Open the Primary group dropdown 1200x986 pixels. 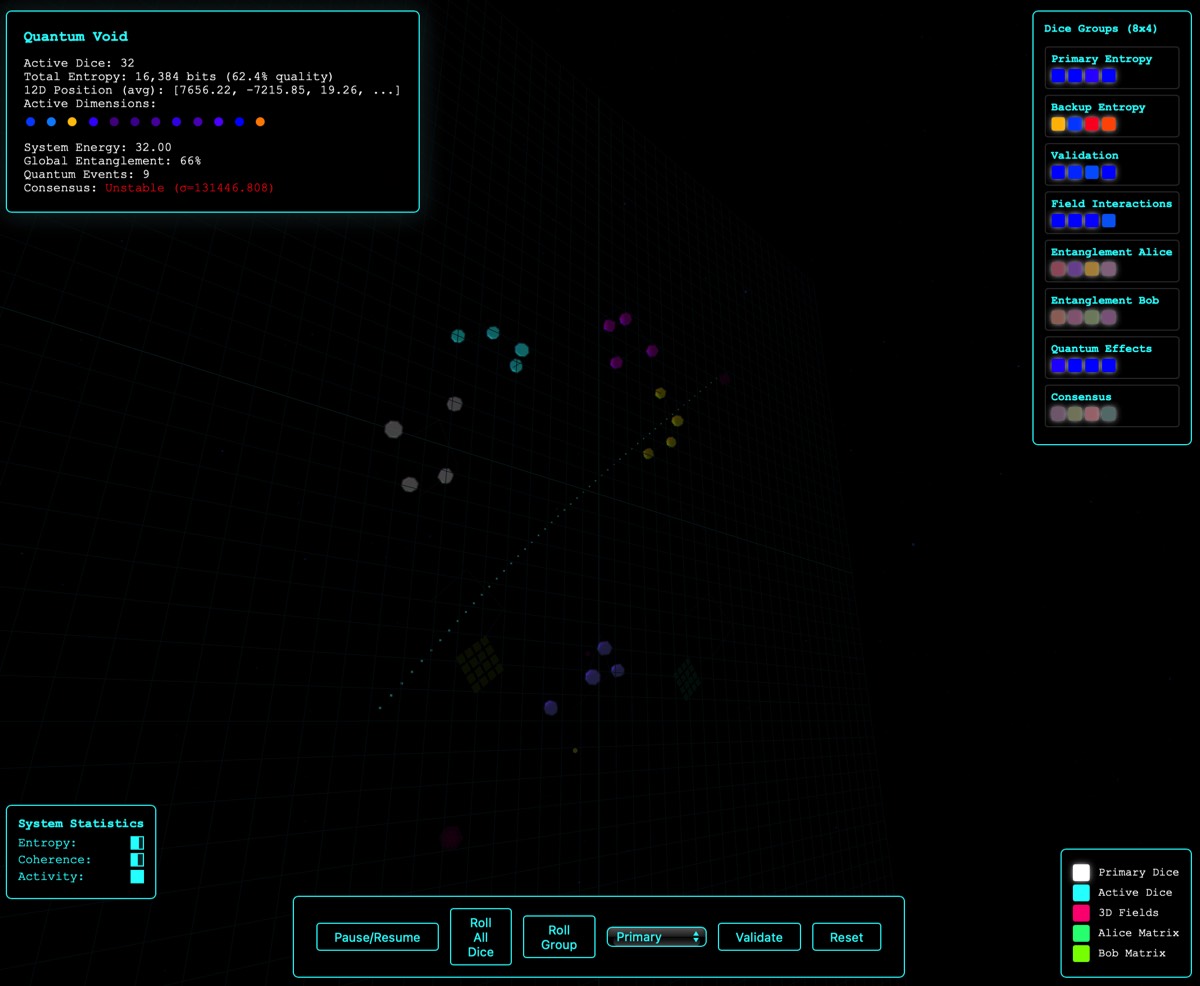(656, 937)
